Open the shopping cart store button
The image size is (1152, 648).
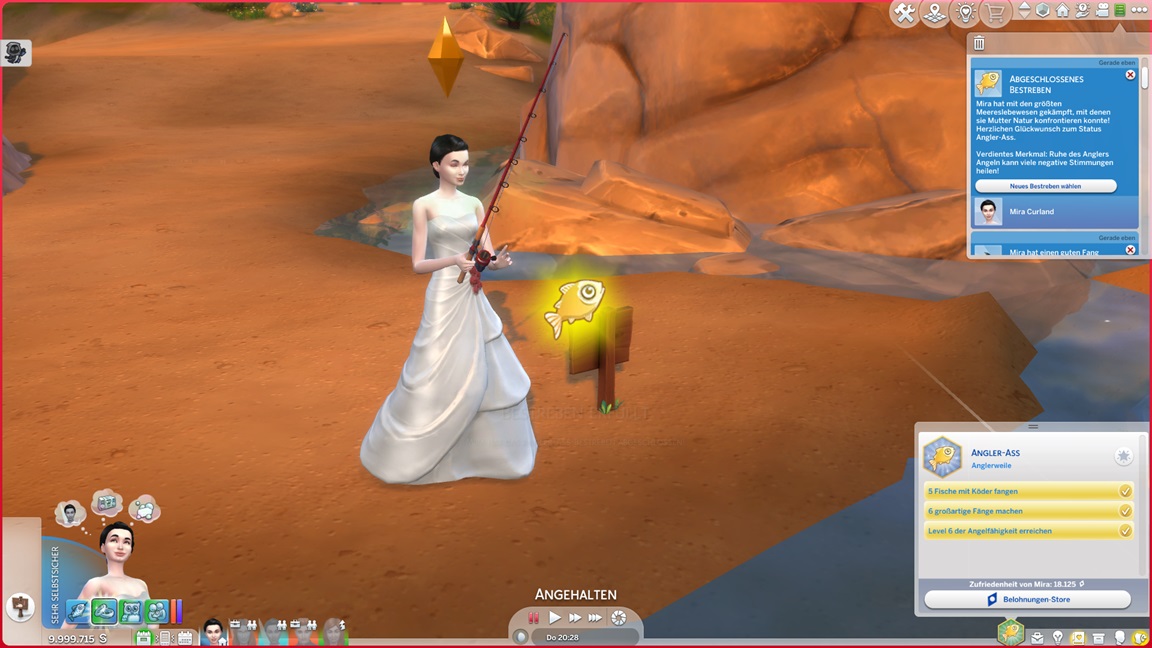click(995, 13)
